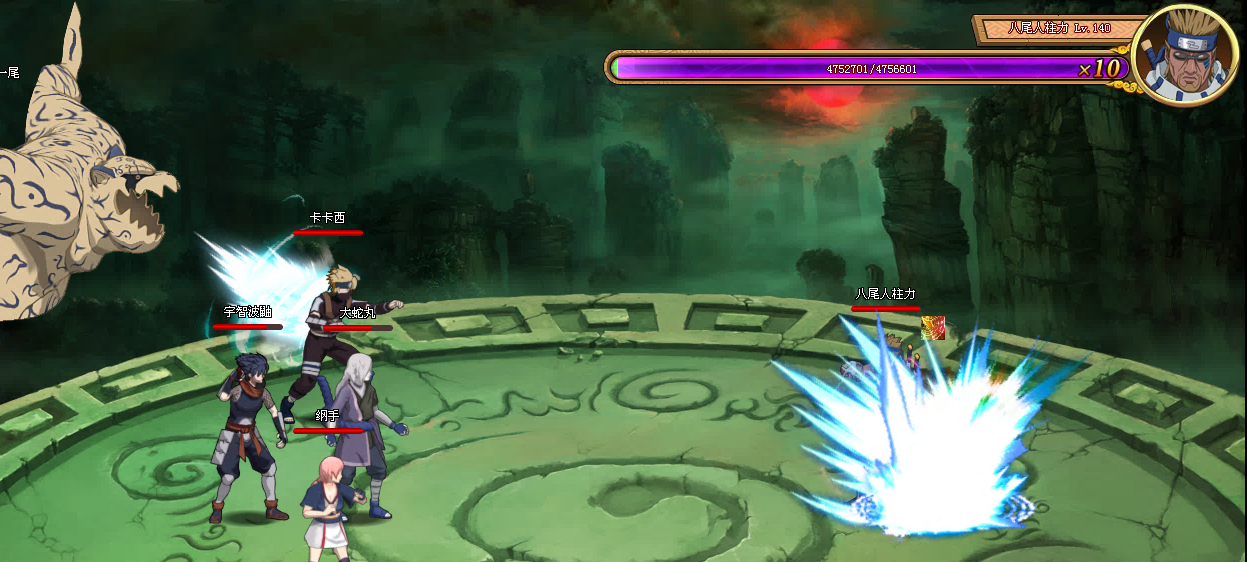
Task: Click the Eight-Tails boss portrait
Action: coord(1187,55)
